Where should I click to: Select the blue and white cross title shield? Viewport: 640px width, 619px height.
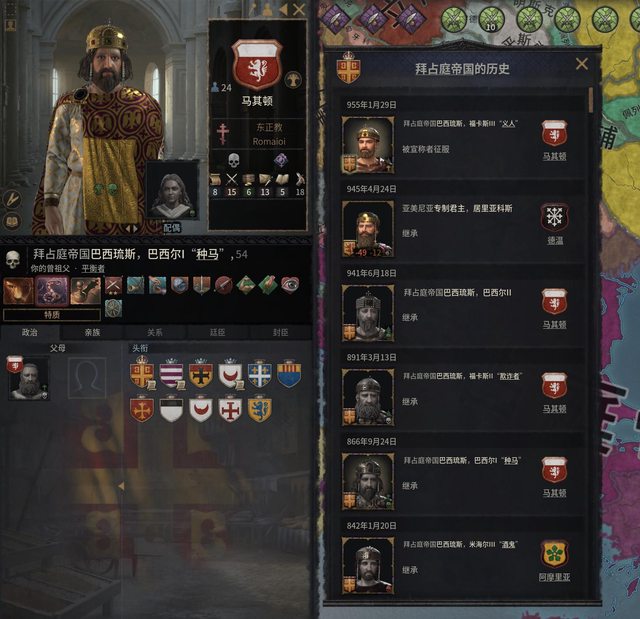[259, 374]
